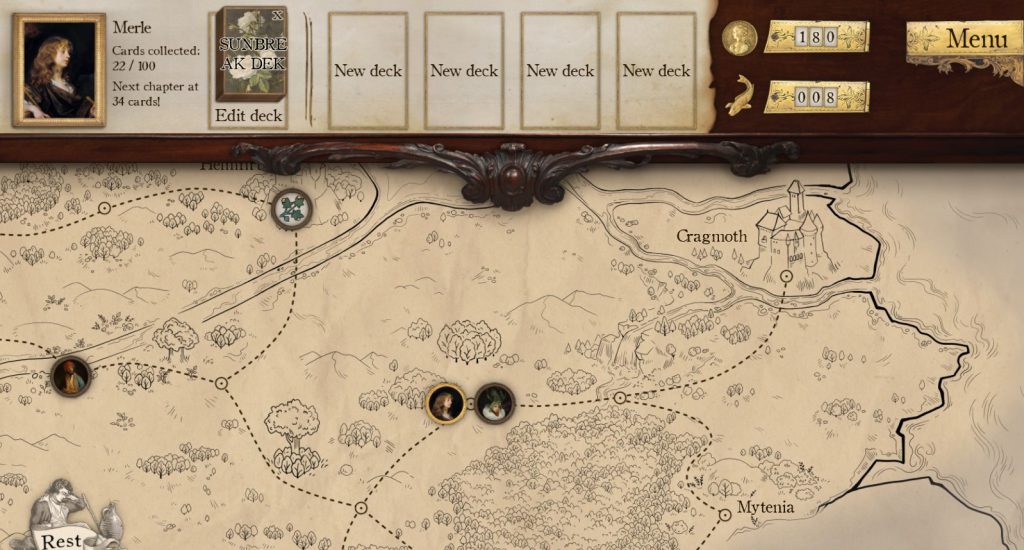
Task: Edit the Sunbreak deck
Action: click(249, 116)
